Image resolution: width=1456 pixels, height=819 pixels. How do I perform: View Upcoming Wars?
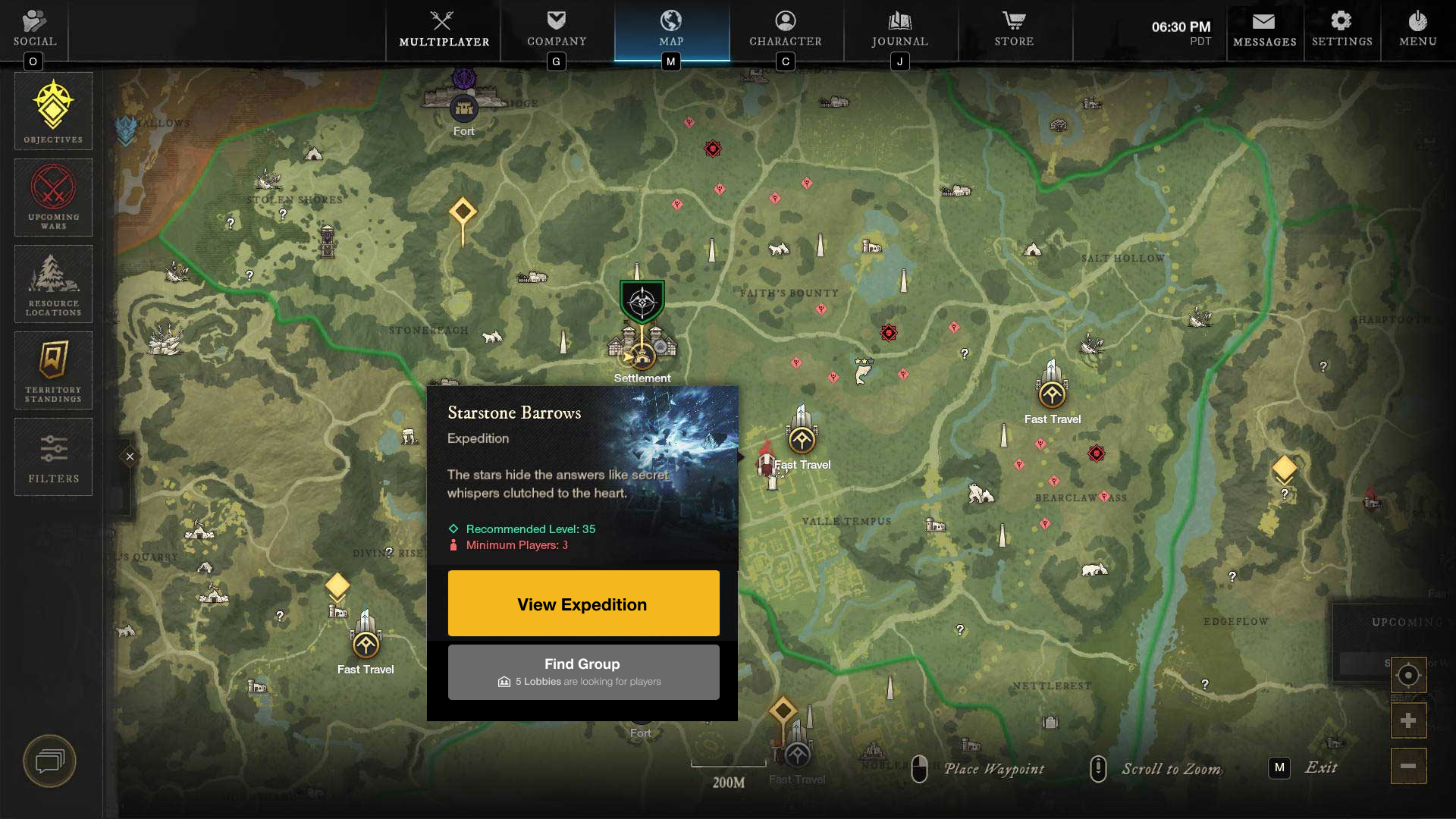click(x=53, y=197)
